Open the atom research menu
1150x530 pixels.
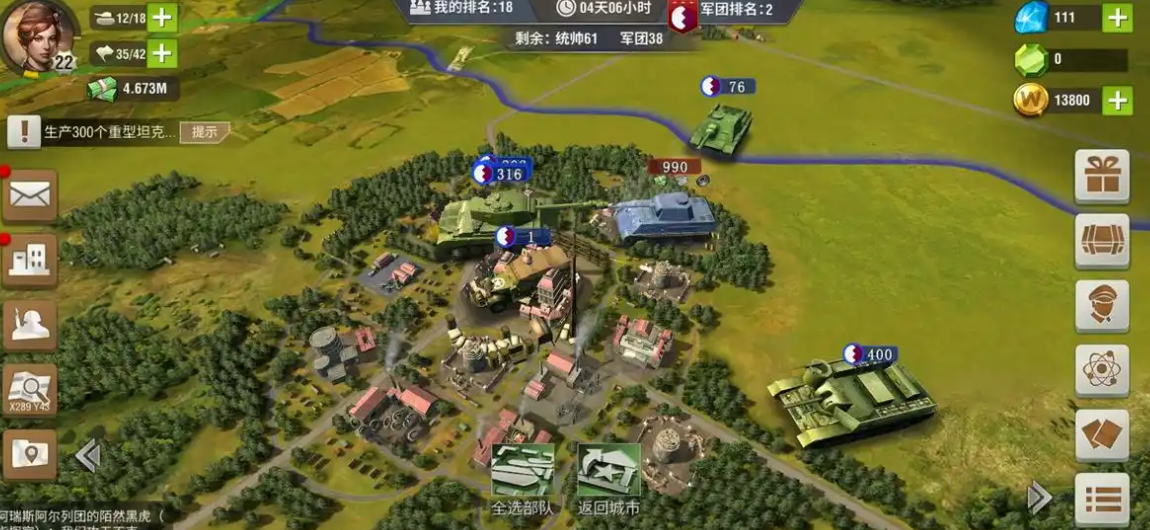[x=1102, y=371]
